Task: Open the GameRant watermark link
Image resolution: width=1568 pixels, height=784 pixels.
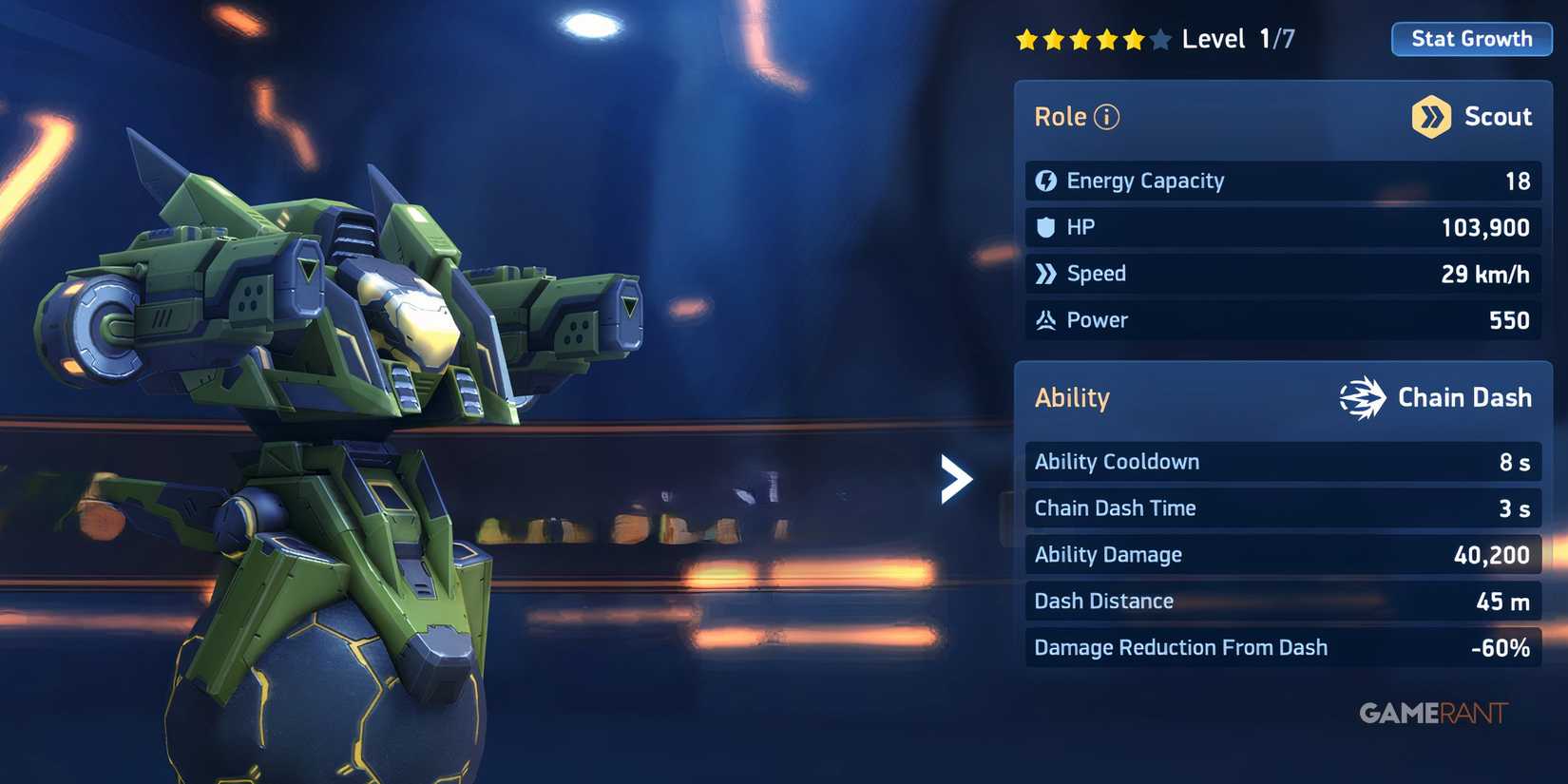Action: click(1435, 712)
